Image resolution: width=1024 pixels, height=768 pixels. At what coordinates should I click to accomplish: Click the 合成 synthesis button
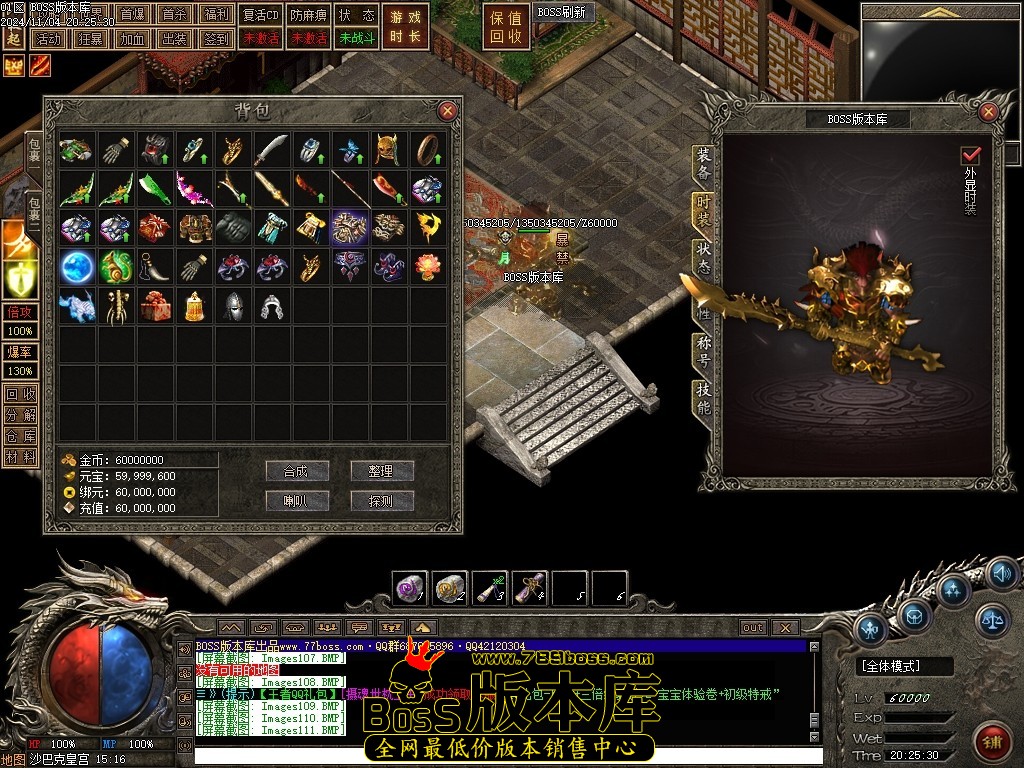click(x=297, y=471)
